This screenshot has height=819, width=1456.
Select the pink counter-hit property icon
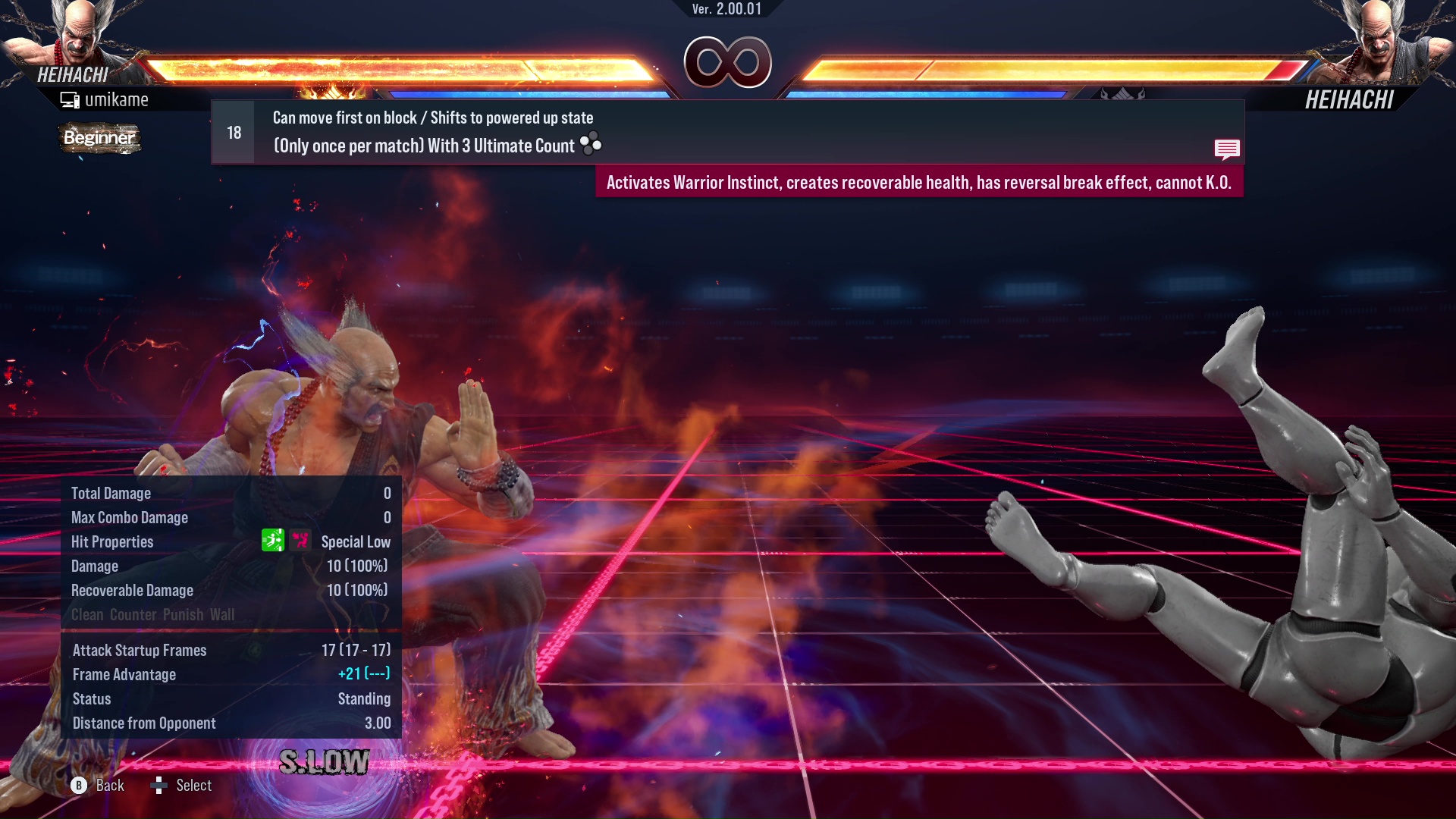(300, 541)
